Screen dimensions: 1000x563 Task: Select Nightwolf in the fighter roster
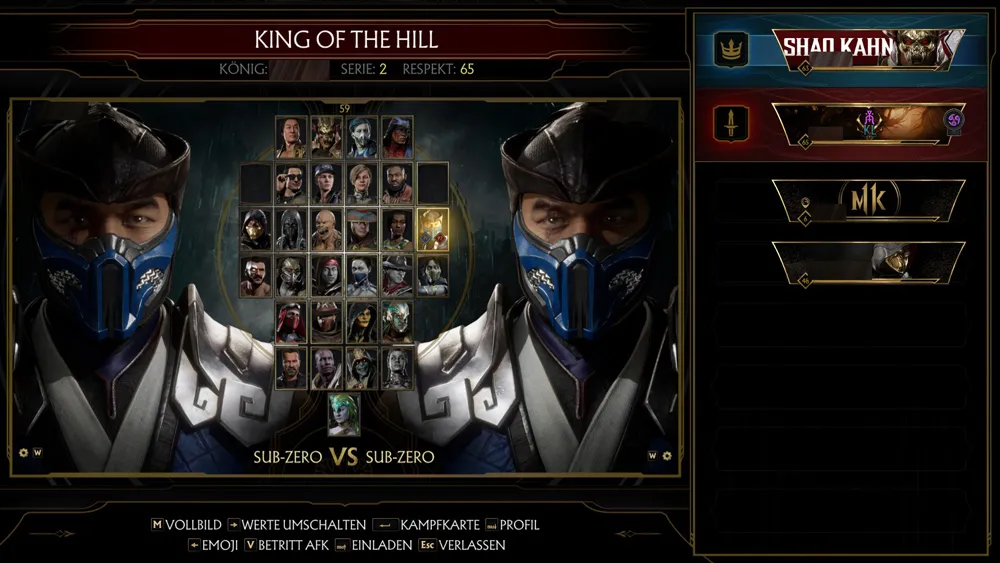point(397,137)
